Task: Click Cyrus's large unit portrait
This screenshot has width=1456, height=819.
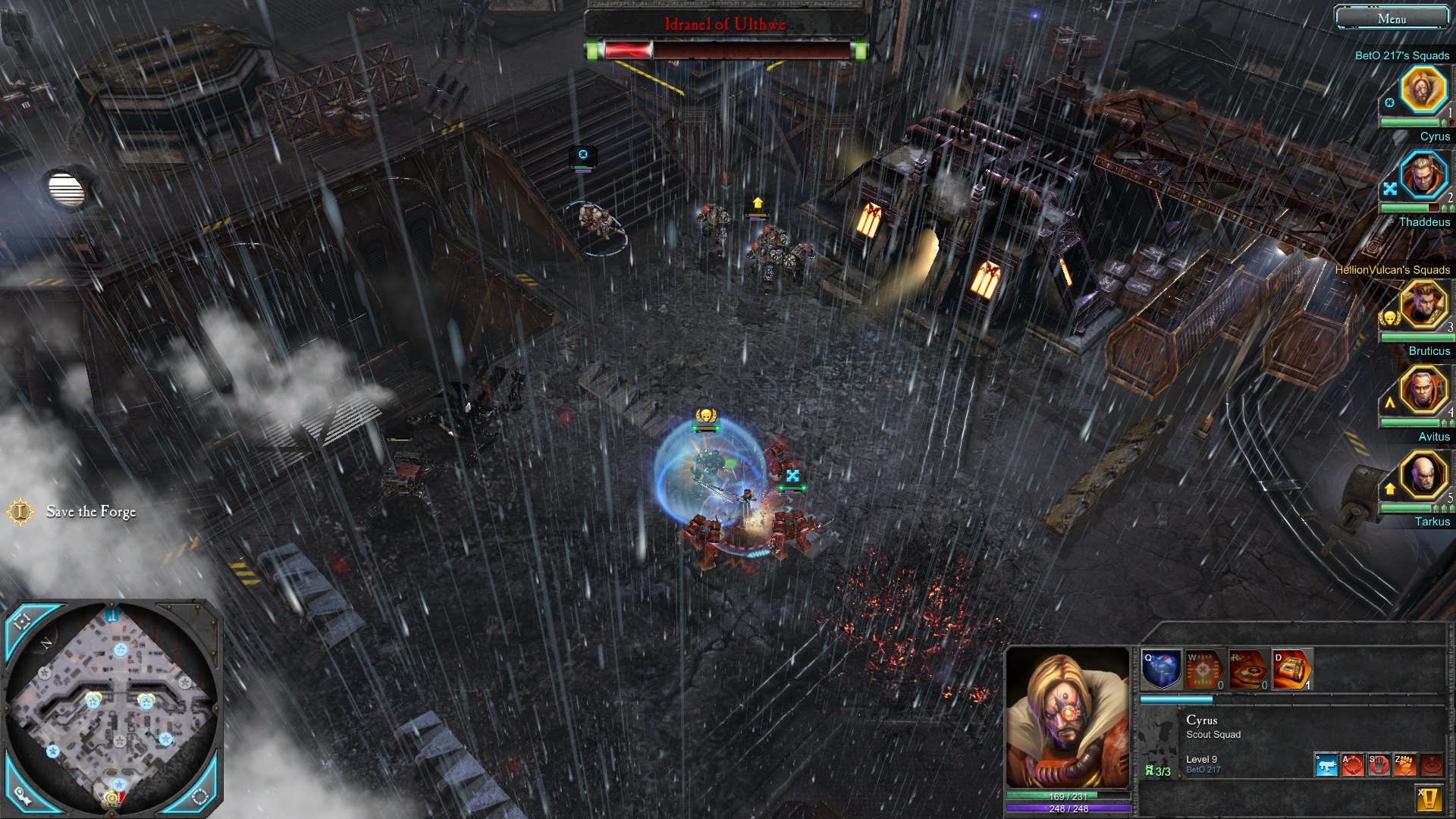Action: (x=1067, y=718)
